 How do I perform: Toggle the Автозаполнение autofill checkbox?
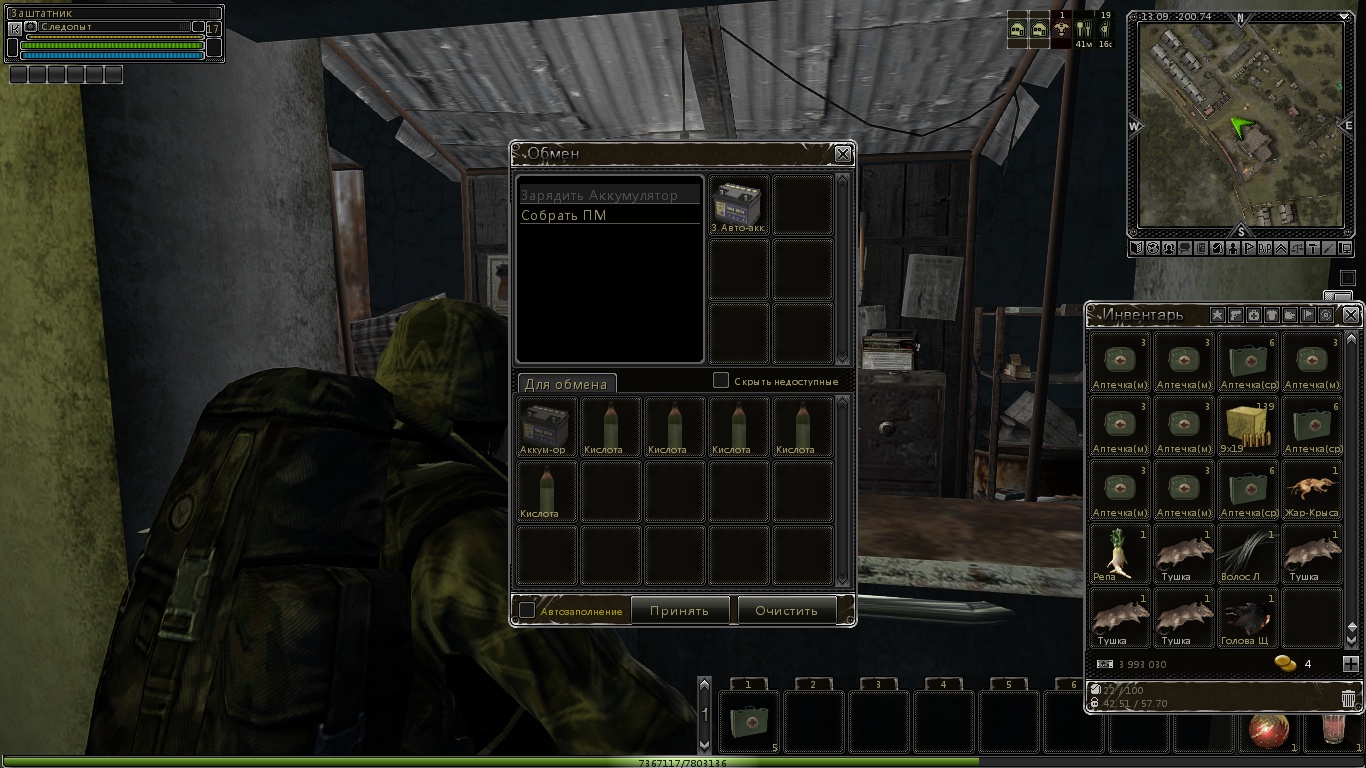527,610
